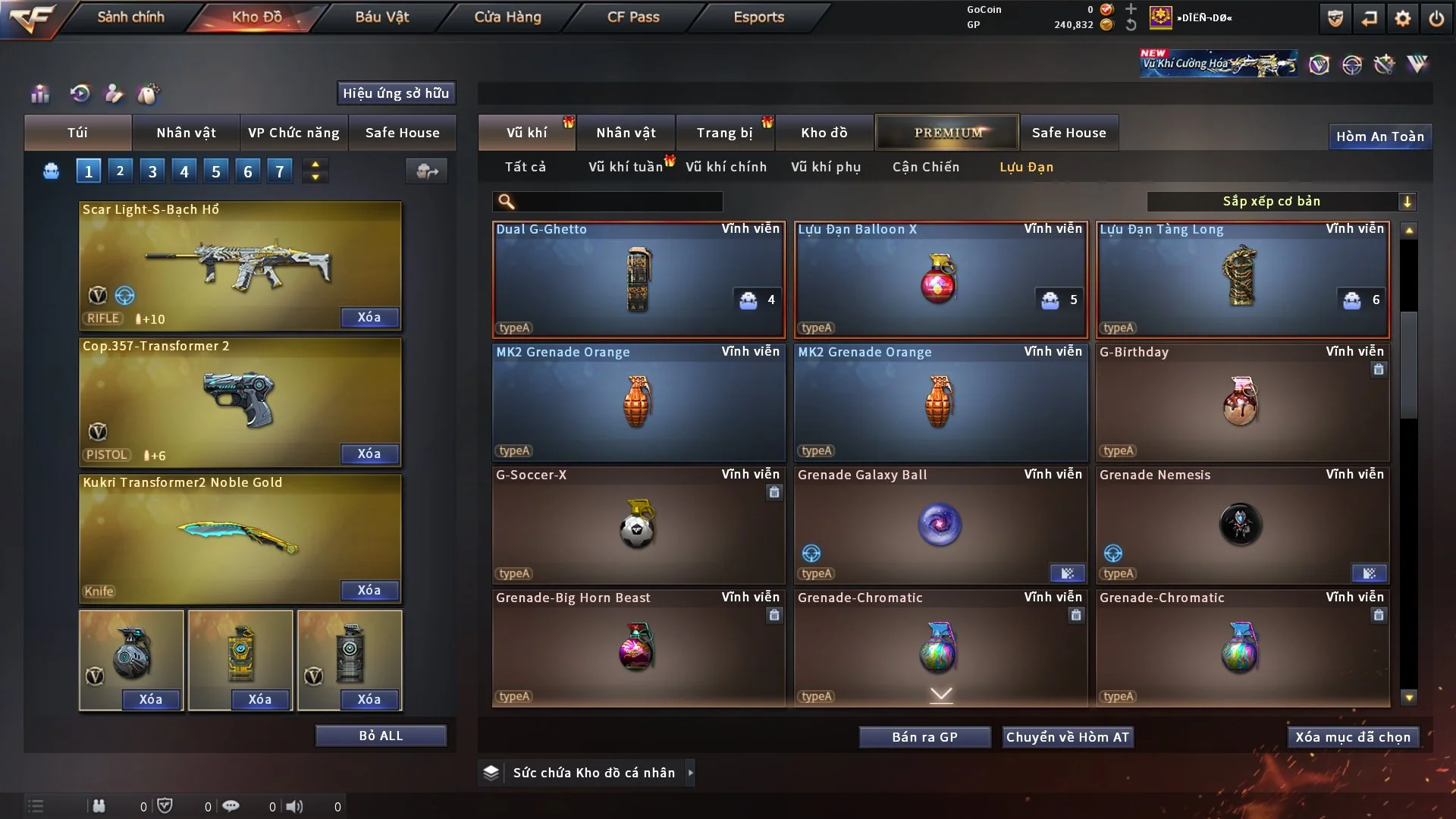The image size is (1456, 819).
Task: Remove the Scar Light-S-Bạch Hổ rifle
Action: [369, 317]
